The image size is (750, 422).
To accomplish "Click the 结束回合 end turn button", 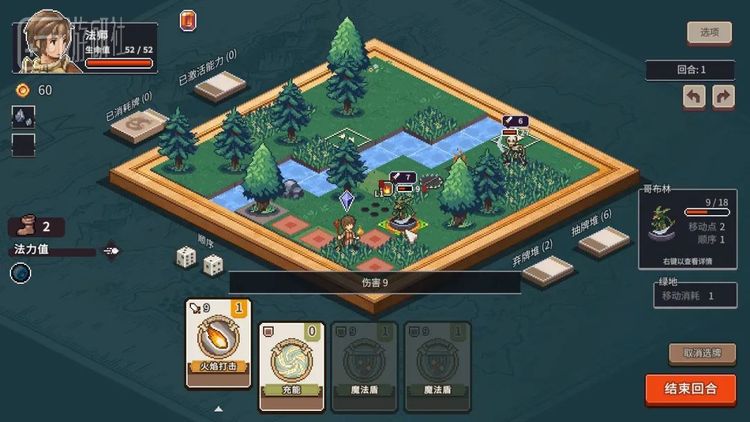I will 690,389.
